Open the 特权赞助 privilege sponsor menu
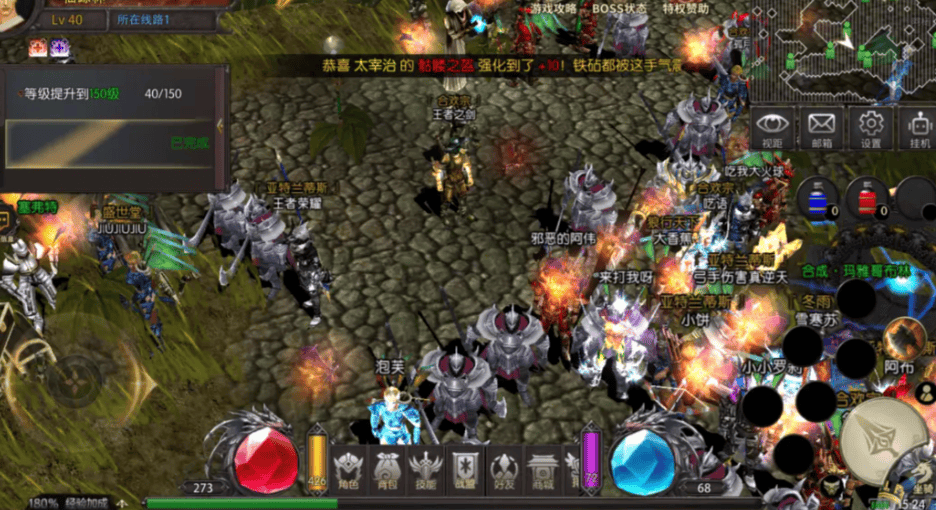The height and width of the screenshot is (510, 936). (x=686, y=8)
